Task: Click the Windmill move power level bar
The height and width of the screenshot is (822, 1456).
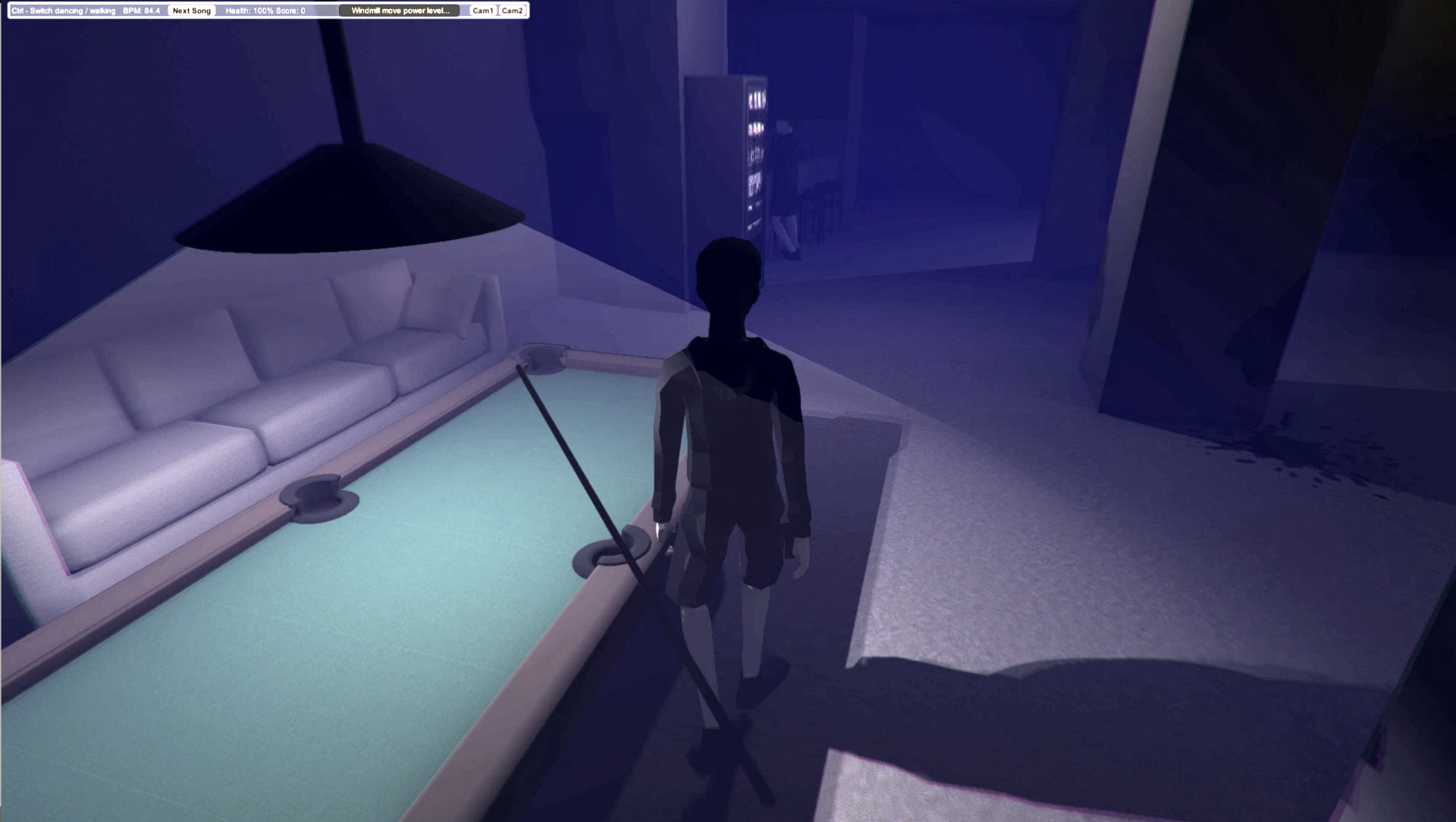Action: point(398,11)
